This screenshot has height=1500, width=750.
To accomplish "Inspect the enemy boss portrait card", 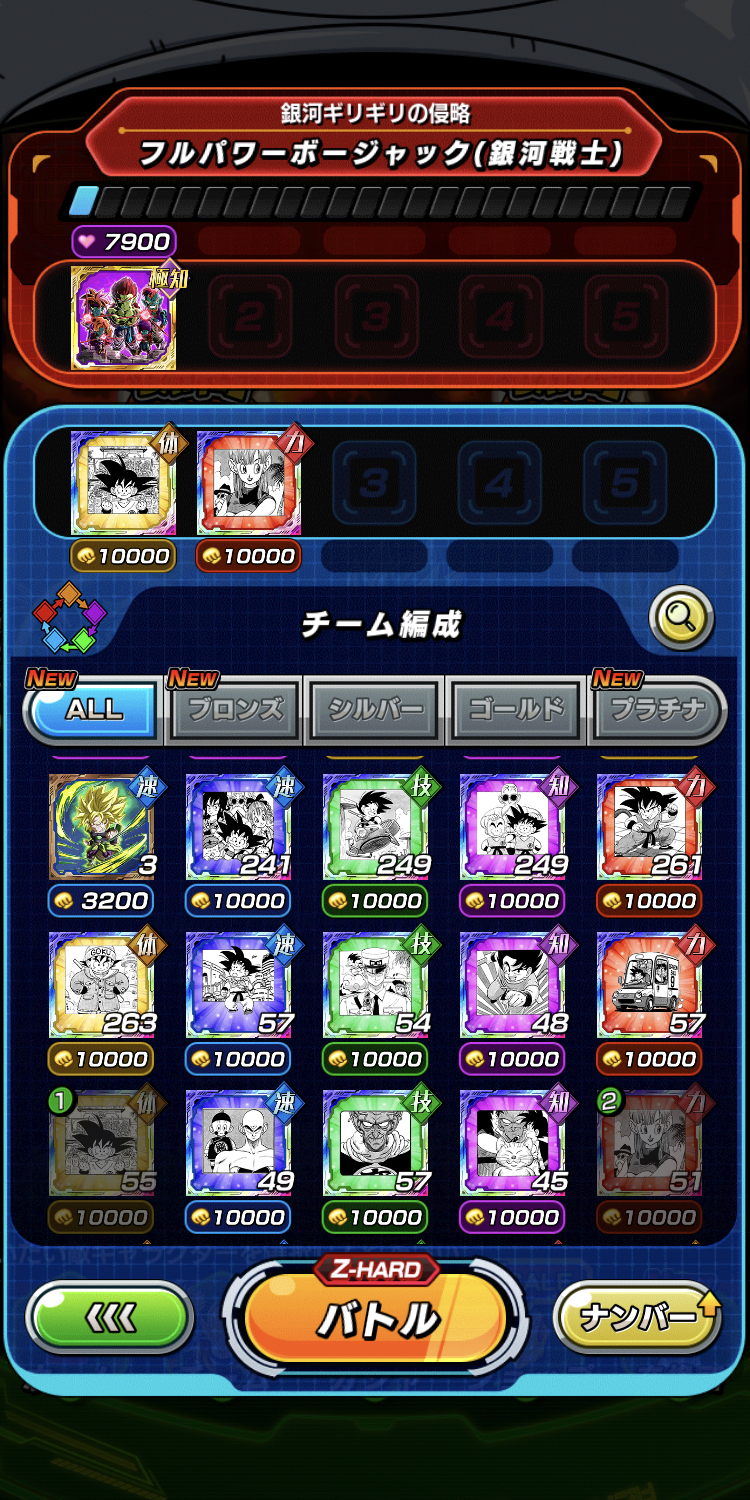I will click(123, 318).
